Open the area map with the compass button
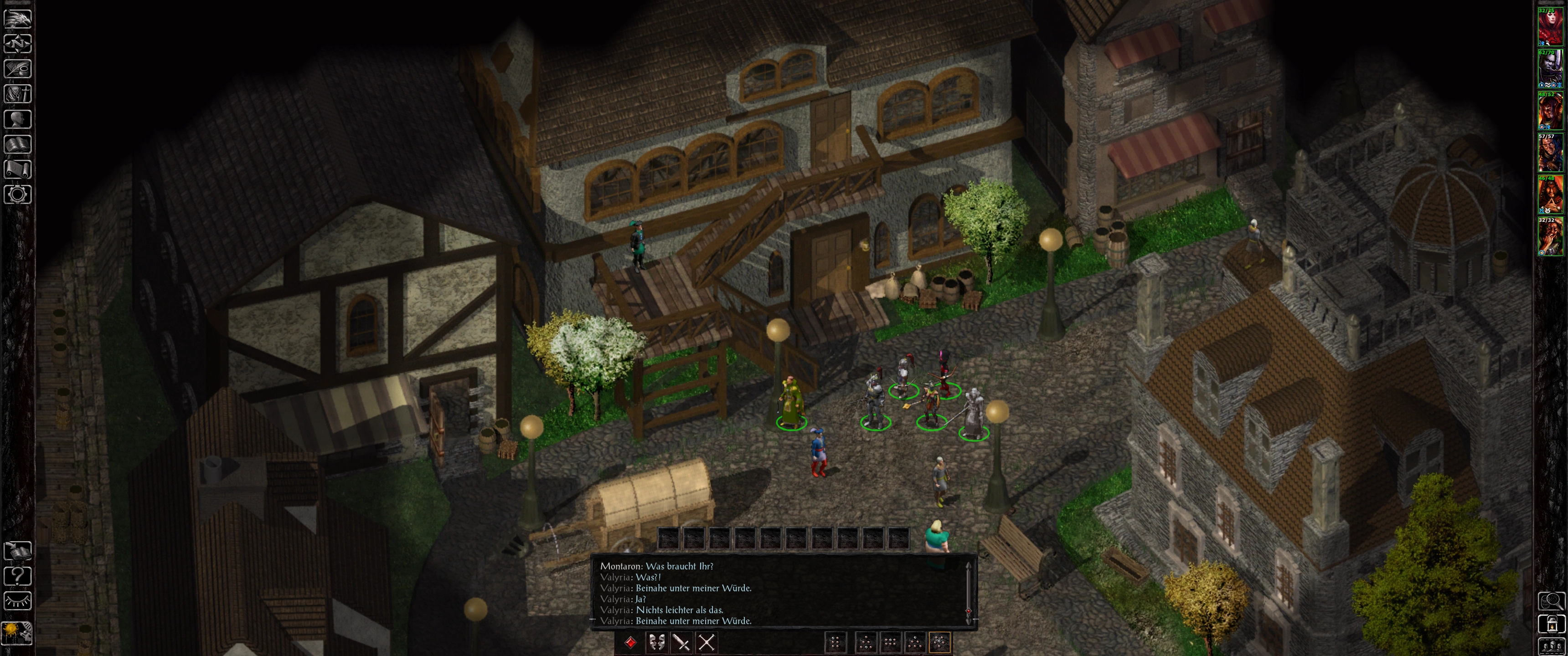This screenshot has width=1568, height=656. click(x=18, y=44)
